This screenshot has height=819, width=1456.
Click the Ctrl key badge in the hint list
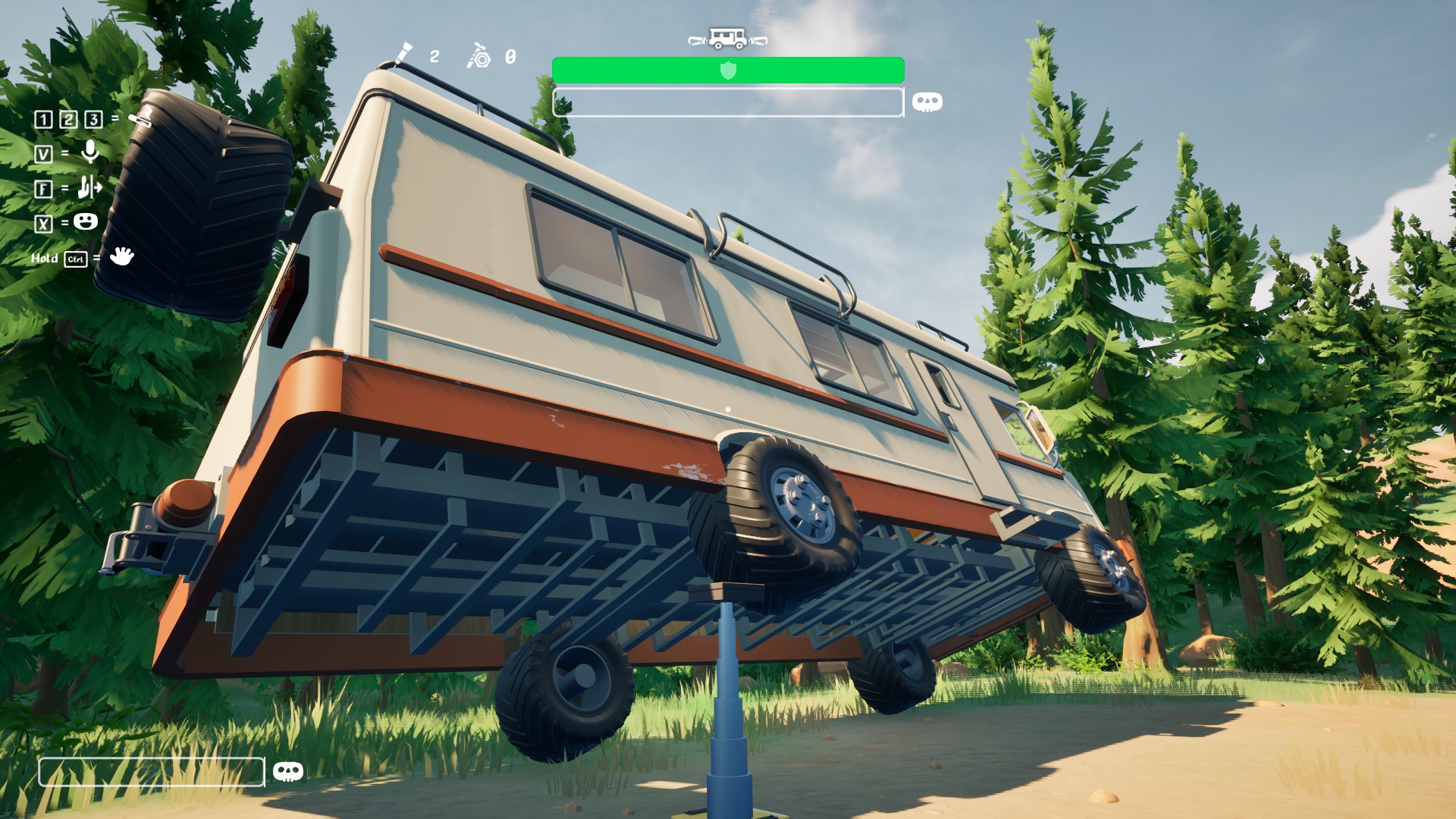pyautogui.click(x=75, y=258)
